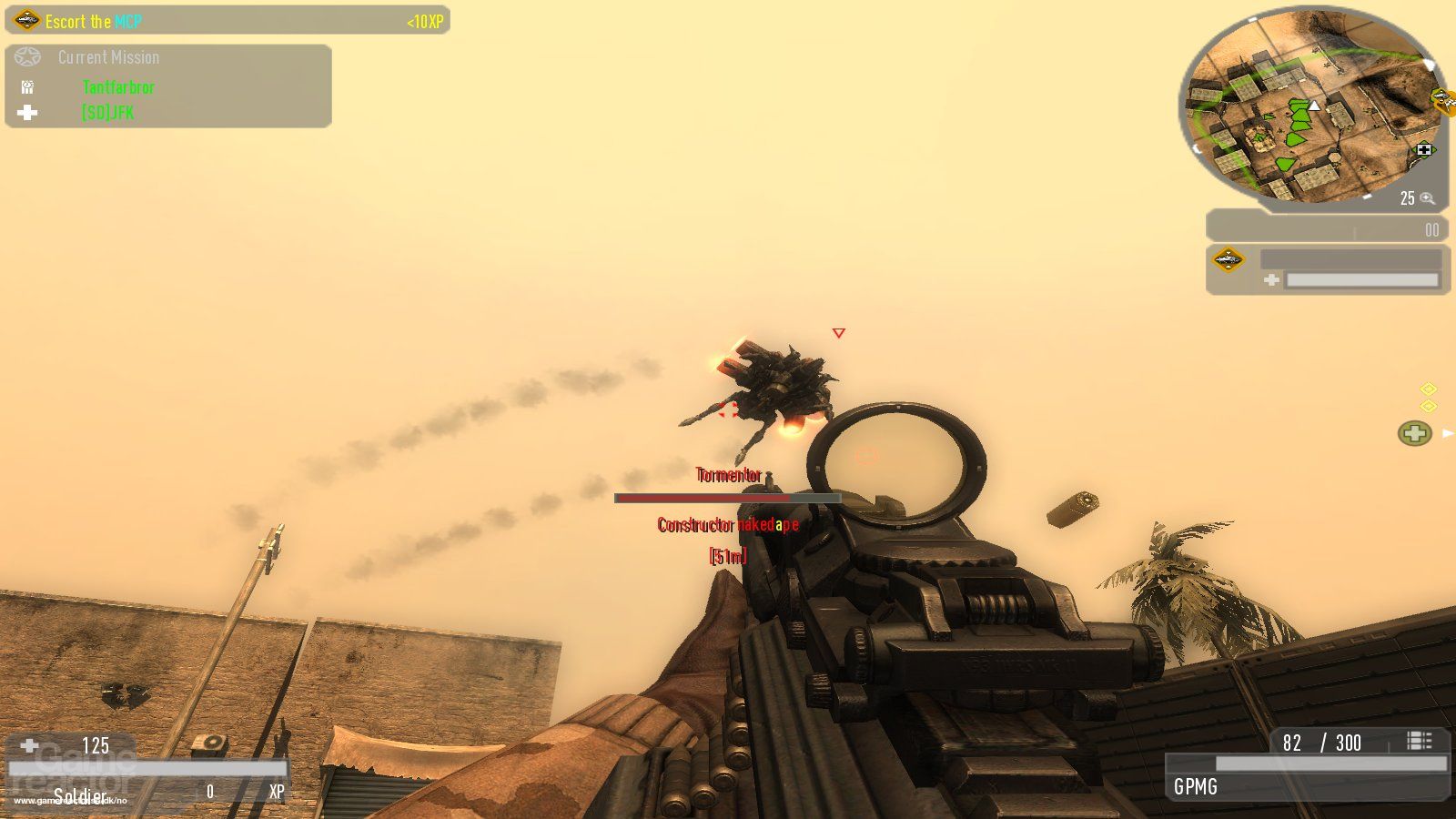
Task: Click the Tormentor health bar
Action: click(x=728, y=499)
